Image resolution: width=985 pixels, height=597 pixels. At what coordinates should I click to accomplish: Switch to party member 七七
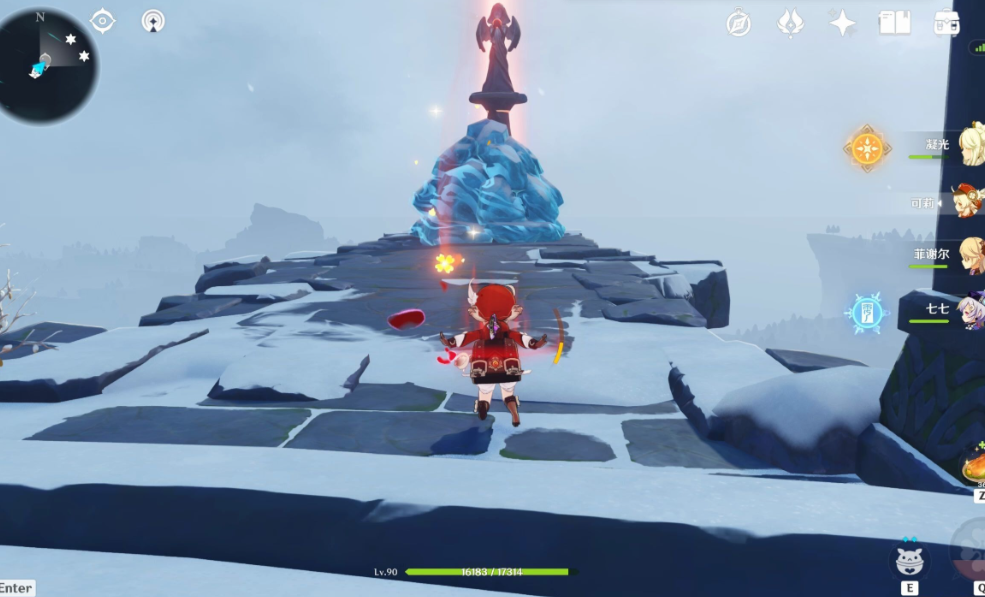tap(970, 309)
